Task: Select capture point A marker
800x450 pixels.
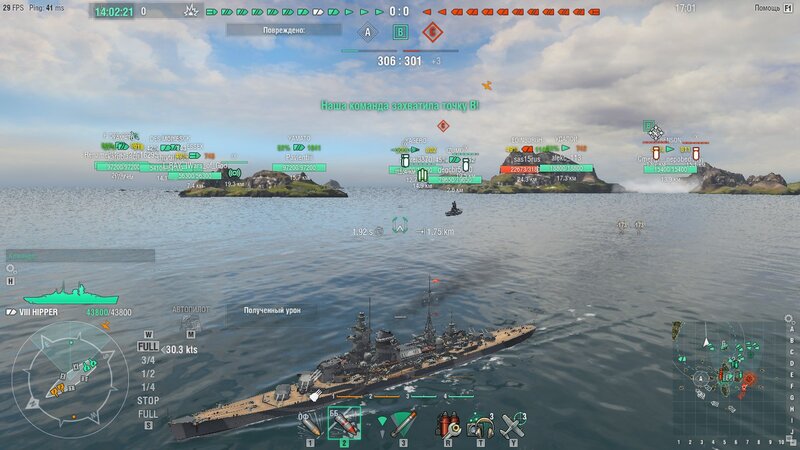Action: 367,32
